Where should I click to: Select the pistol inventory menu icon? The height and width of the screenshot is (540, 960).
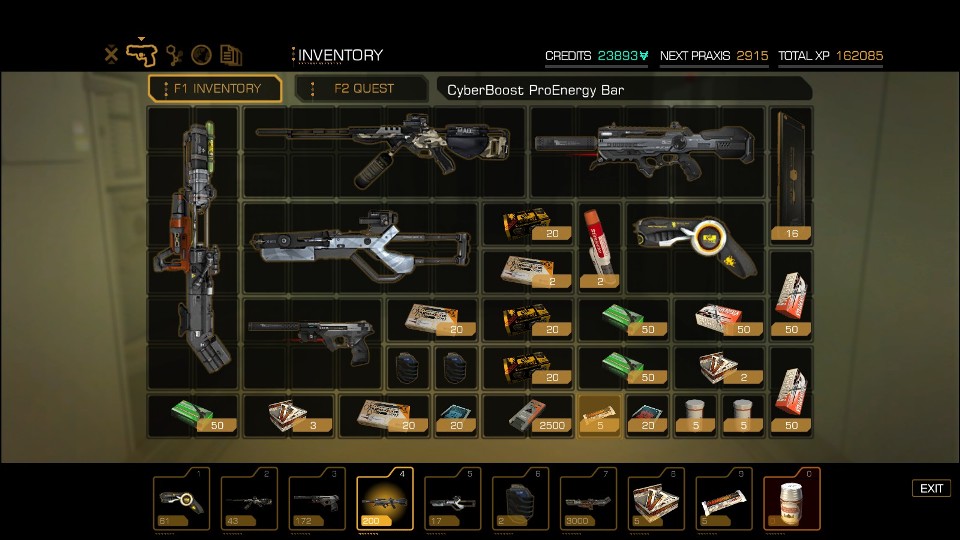click(x=143, y=54)
